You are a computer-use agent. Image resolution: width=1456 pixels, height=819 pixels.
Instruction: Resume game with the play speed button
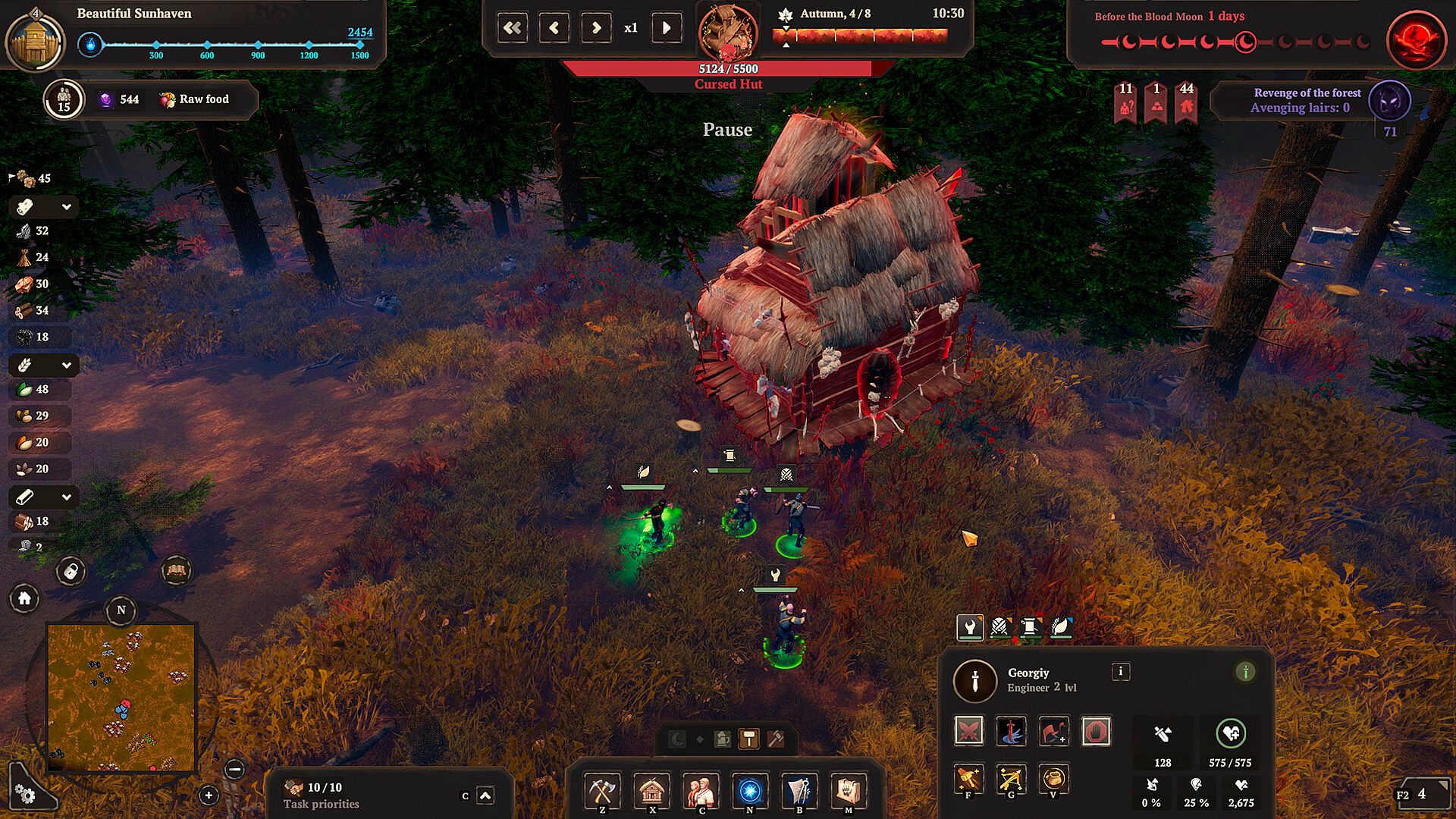coord(667,28)
